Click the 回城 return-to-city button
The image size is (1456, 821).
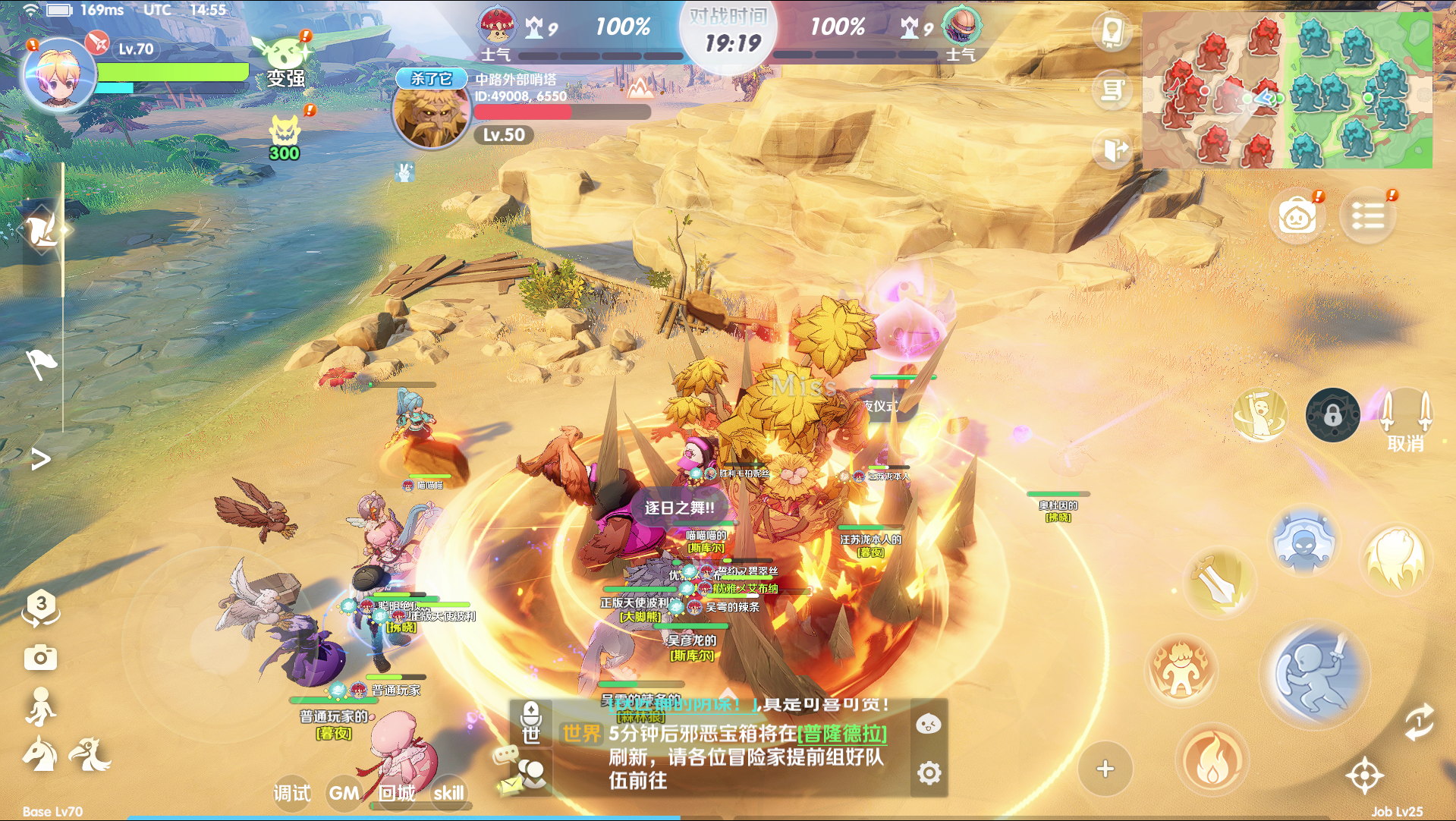click(x=395, y=794)
